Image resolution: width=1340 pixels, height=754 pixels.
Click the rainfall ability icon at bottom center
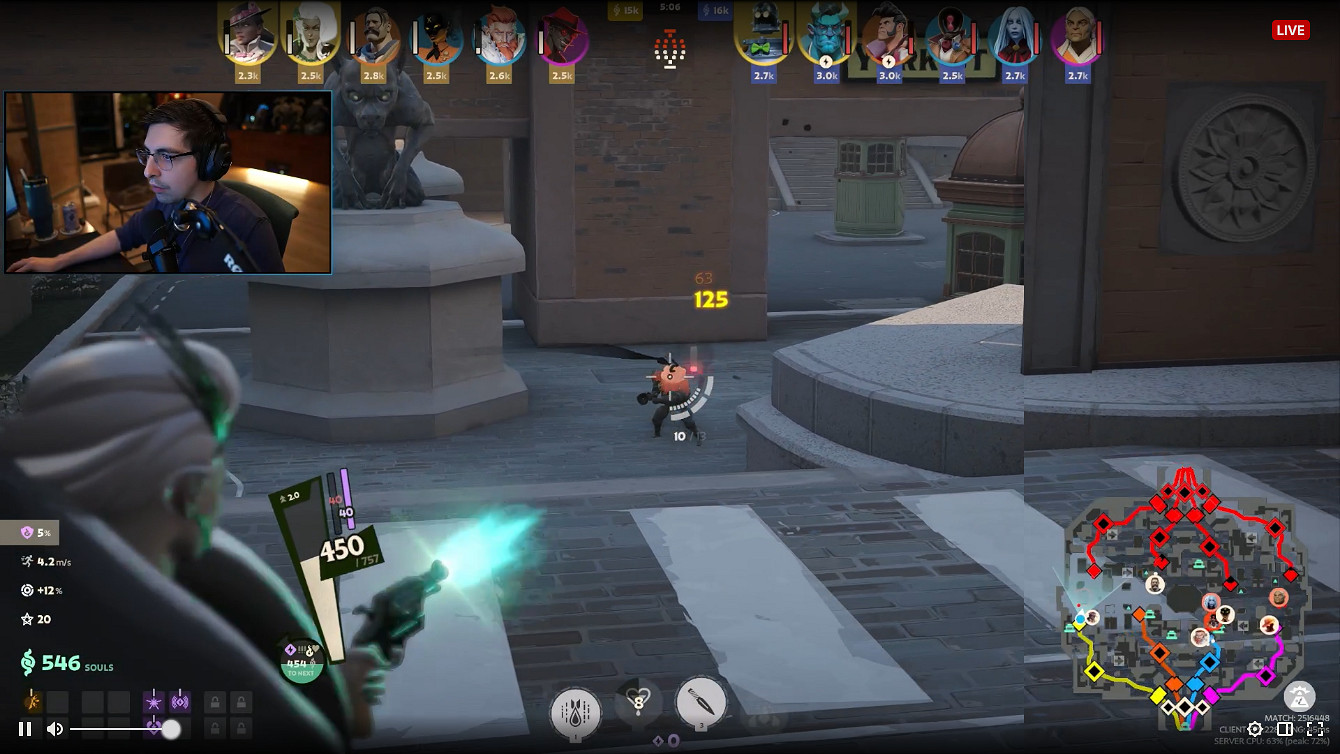click(575, 709)
